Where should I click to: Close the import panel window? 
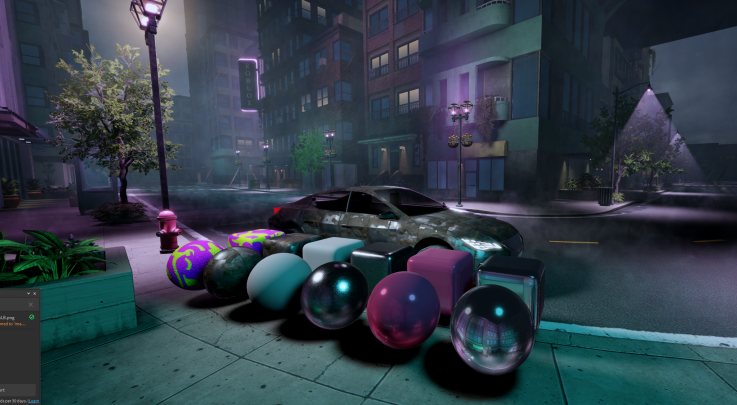pos(34,293)
